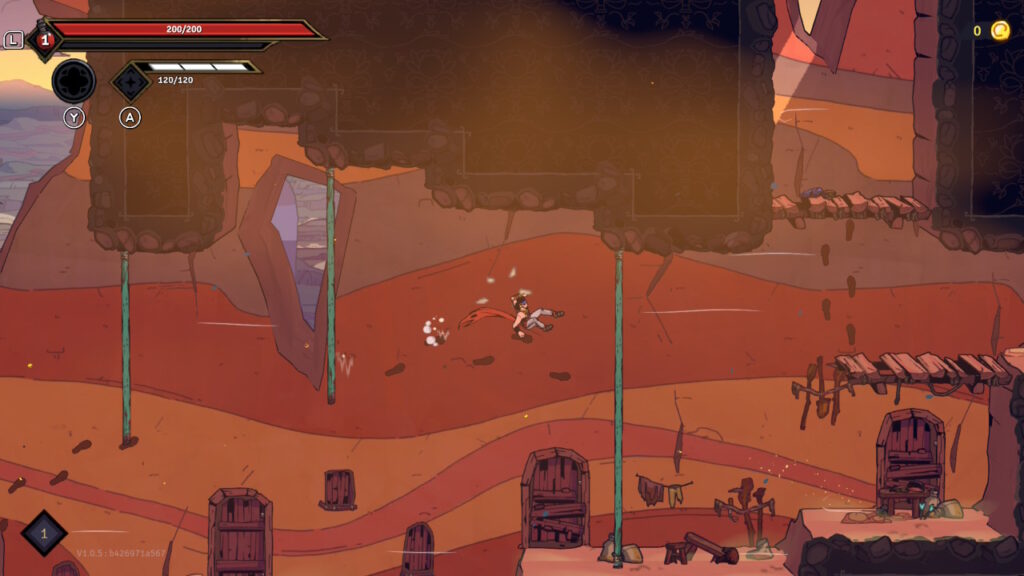This screenshot has height=576, width=1024.
Task: Activate the diamond-shaped star ability icon
Action: pyautogui.click(x=130, y=81)
